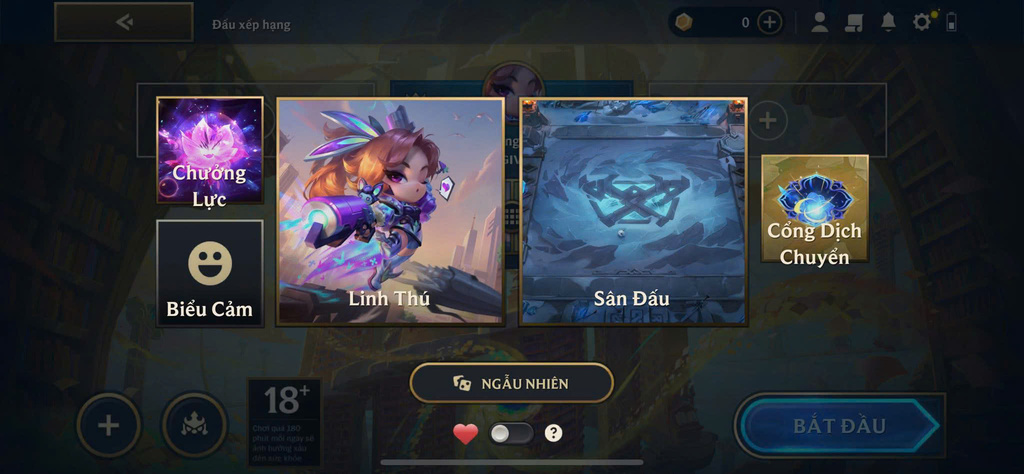Screen dimensions: 1024x474
Task: Click the round plus button at bottom left
Action: pos(108,425)
